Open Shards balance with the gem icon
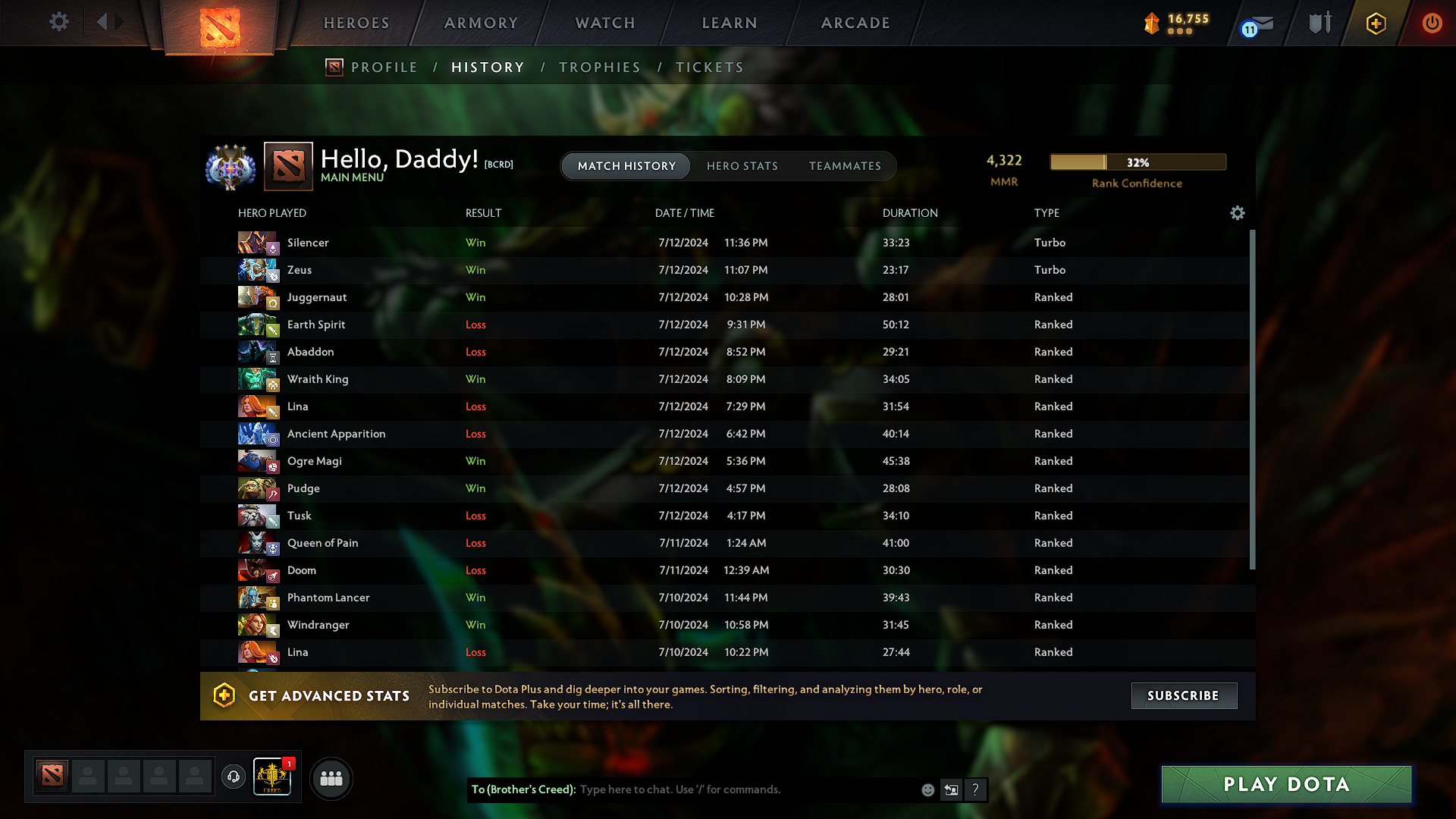The width and height of the screenshot is (1456, 819). pos(1152,23)
